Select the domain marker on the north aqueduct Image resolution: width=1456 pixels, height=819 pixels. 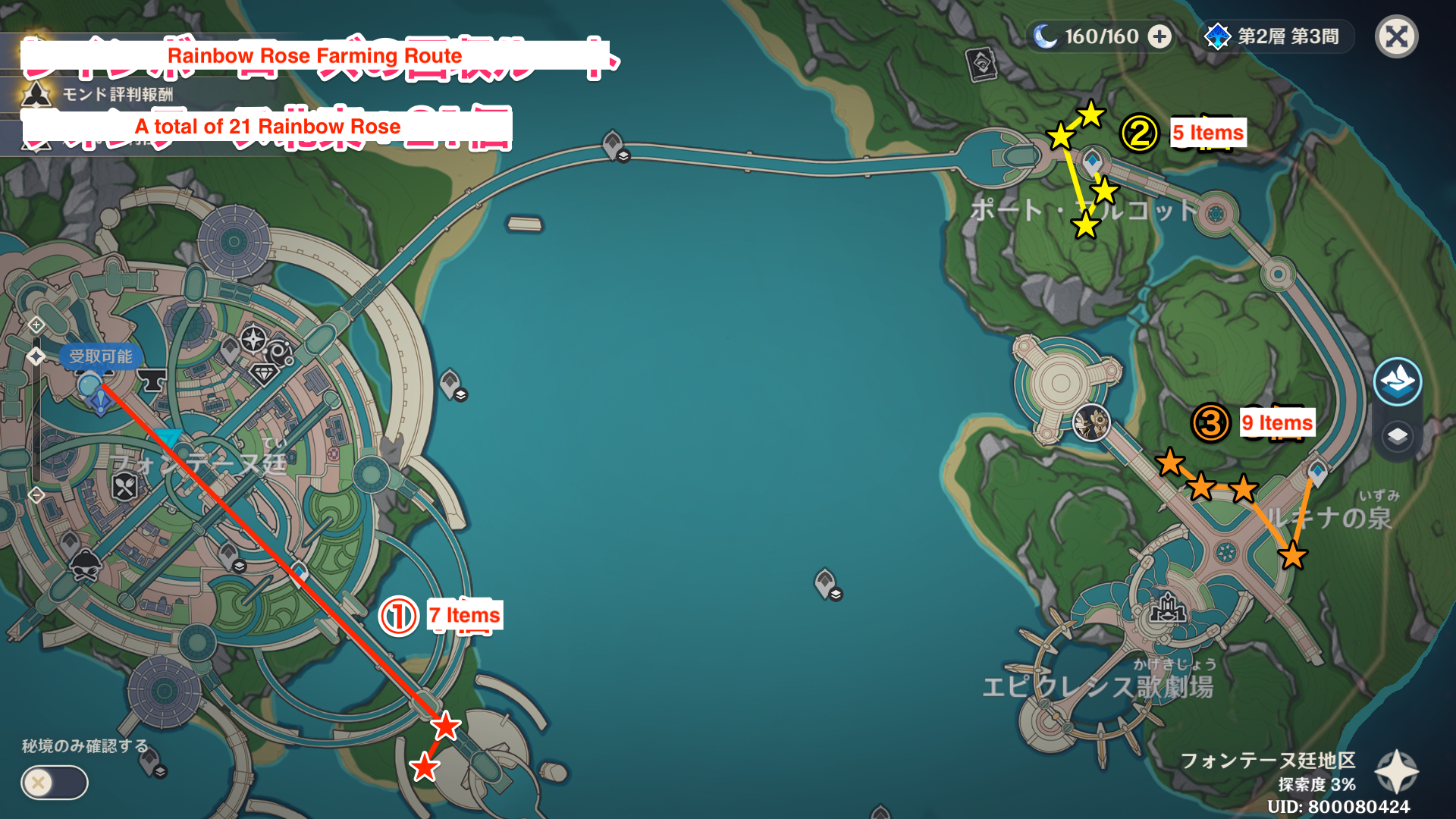coord(613,144)
